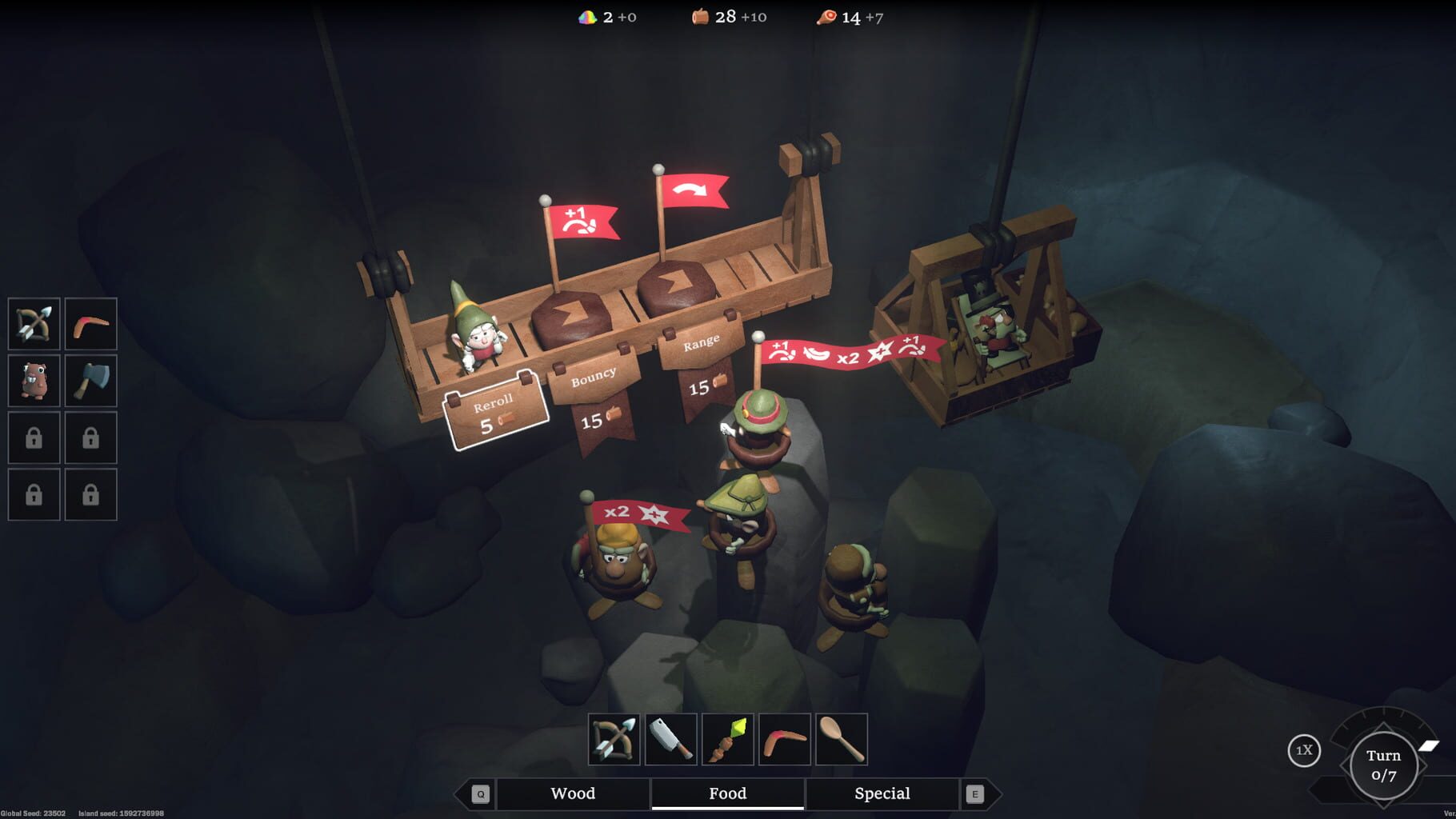1456x819 pixels.
Task: Select the axe icon in the left panel
Action: (x=90, y=381)
